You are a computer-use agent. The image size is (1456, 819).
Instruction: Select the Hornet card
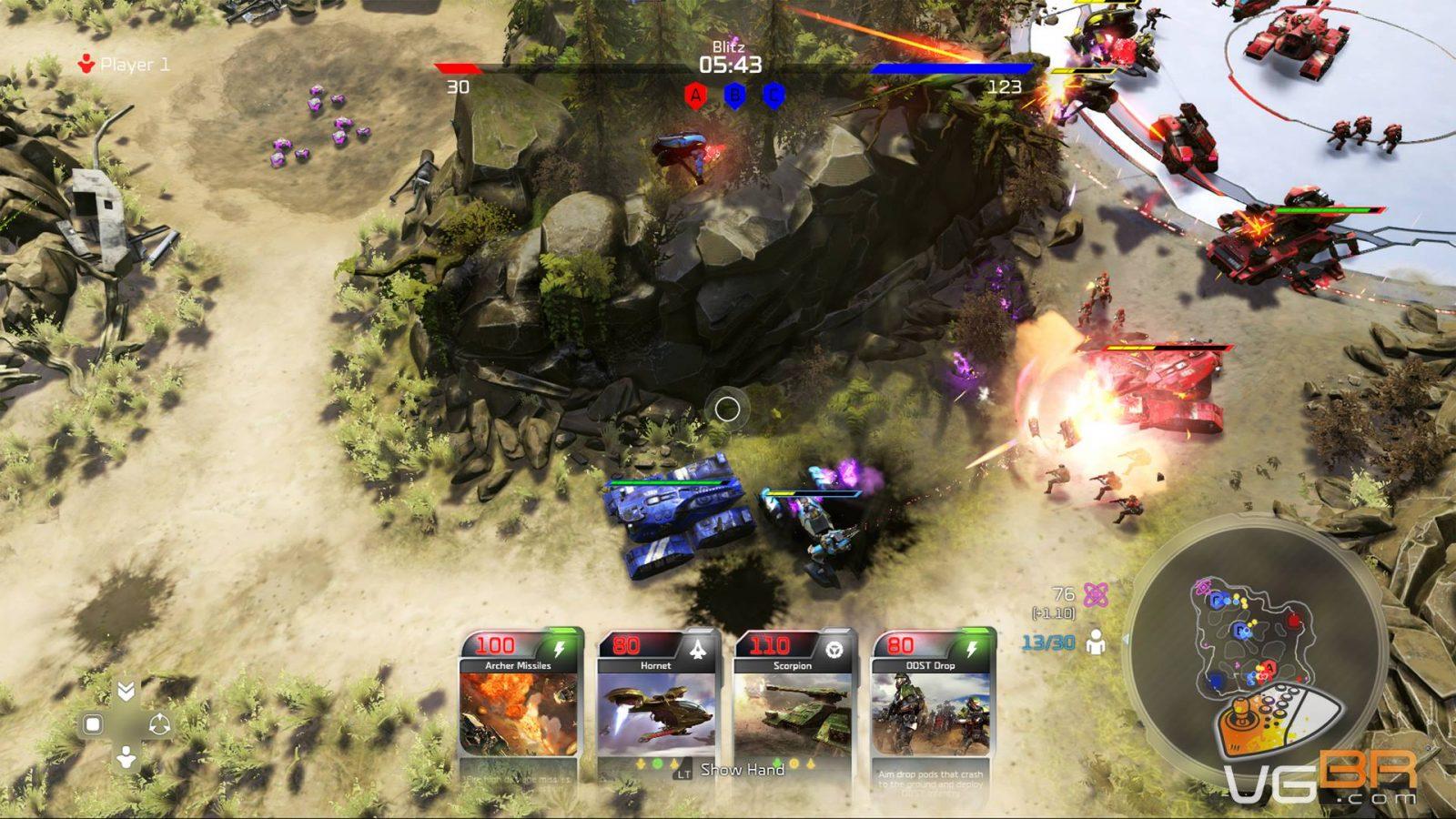tap(657, 705)
